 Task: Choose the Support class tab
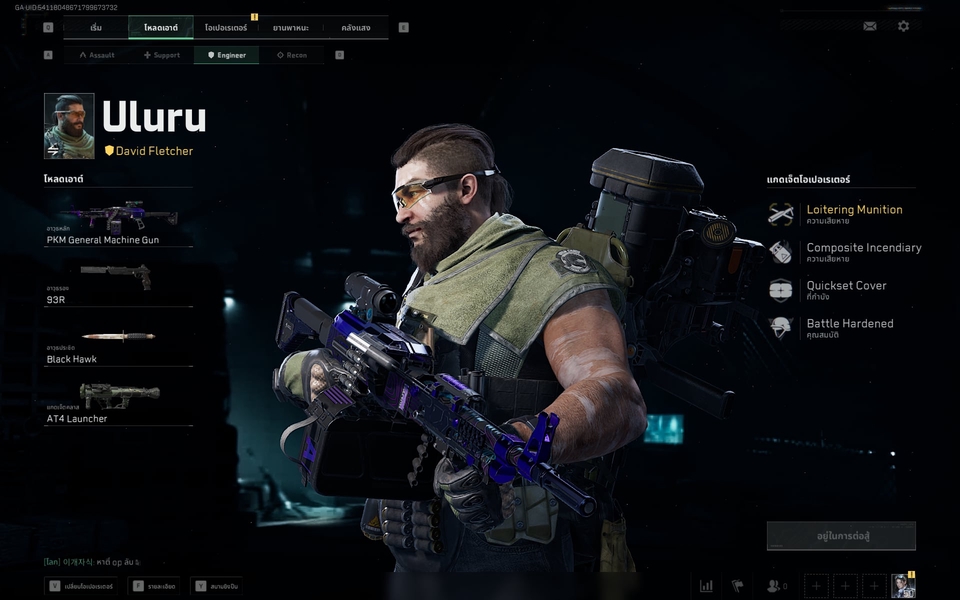point(161,55)
